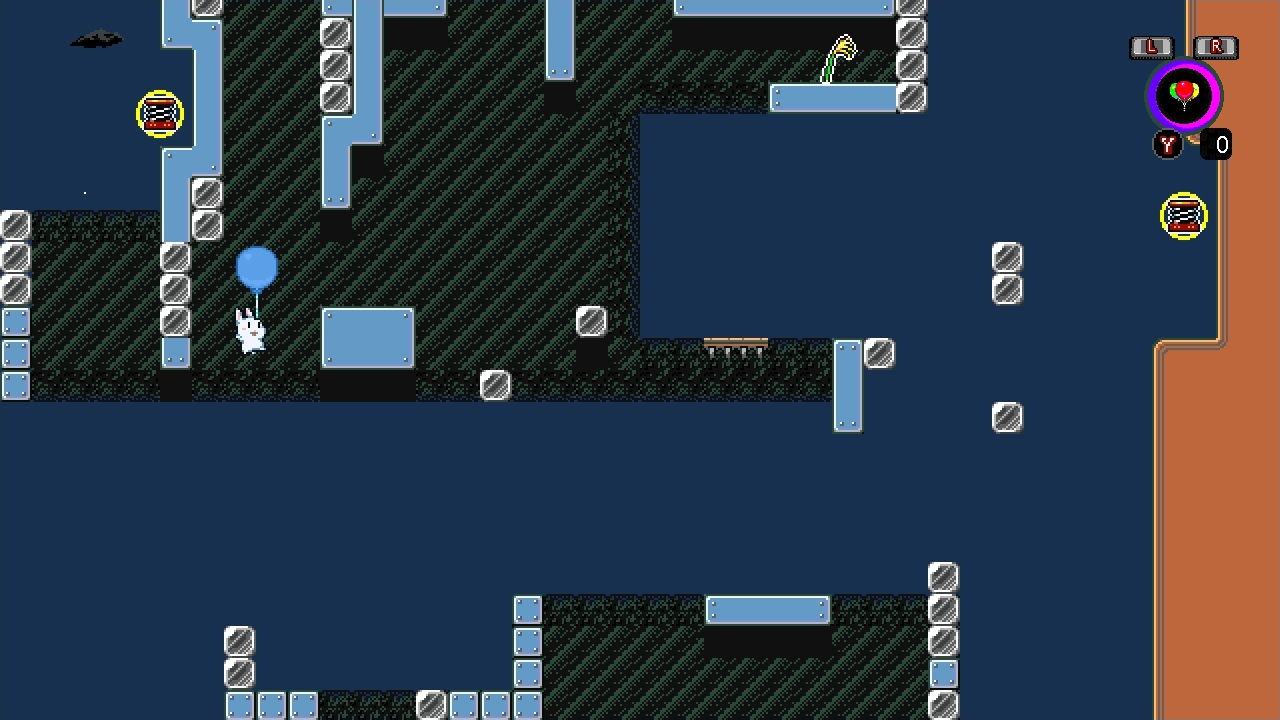1280x720 pixels.
Task: Select the glowing chest pickup near the top left
Action: click(x=160, y=113)
